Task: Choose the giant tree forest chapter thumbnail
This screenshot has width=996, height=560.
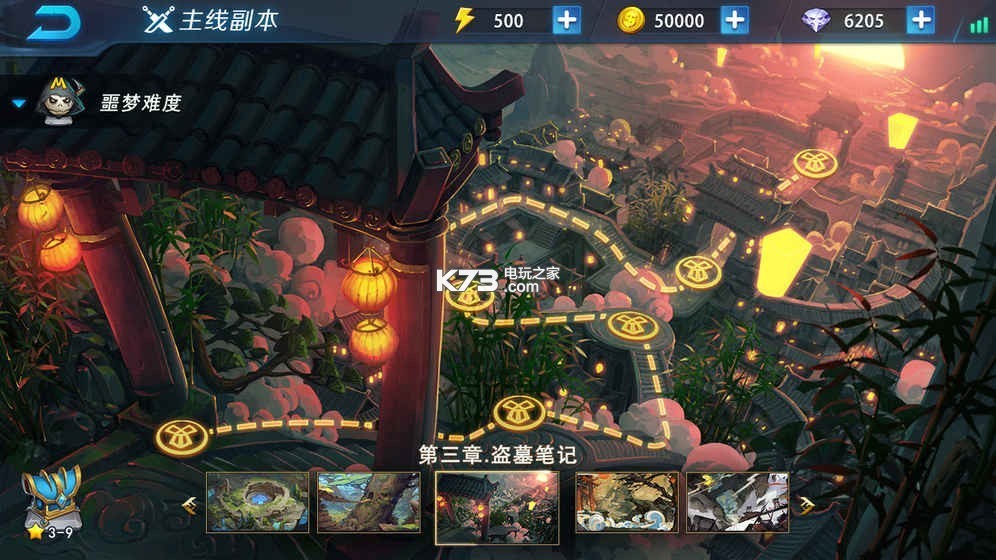Action: tap(368, 502)
